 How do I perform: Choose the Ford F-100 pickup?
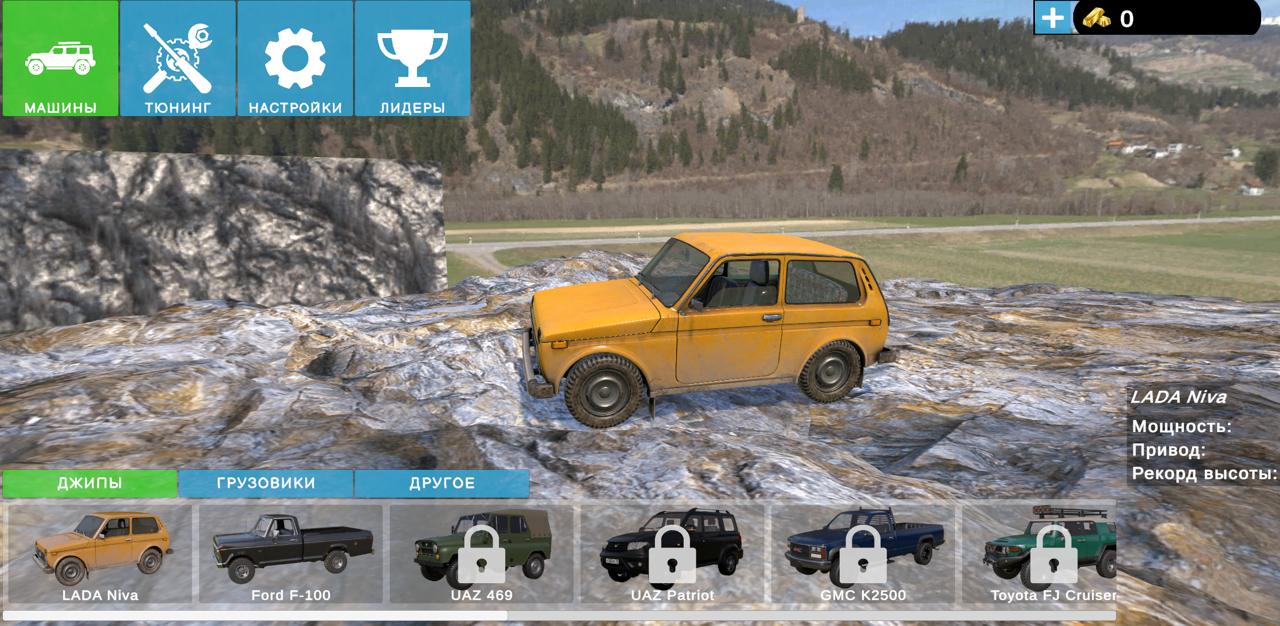(x=291, y=553)
